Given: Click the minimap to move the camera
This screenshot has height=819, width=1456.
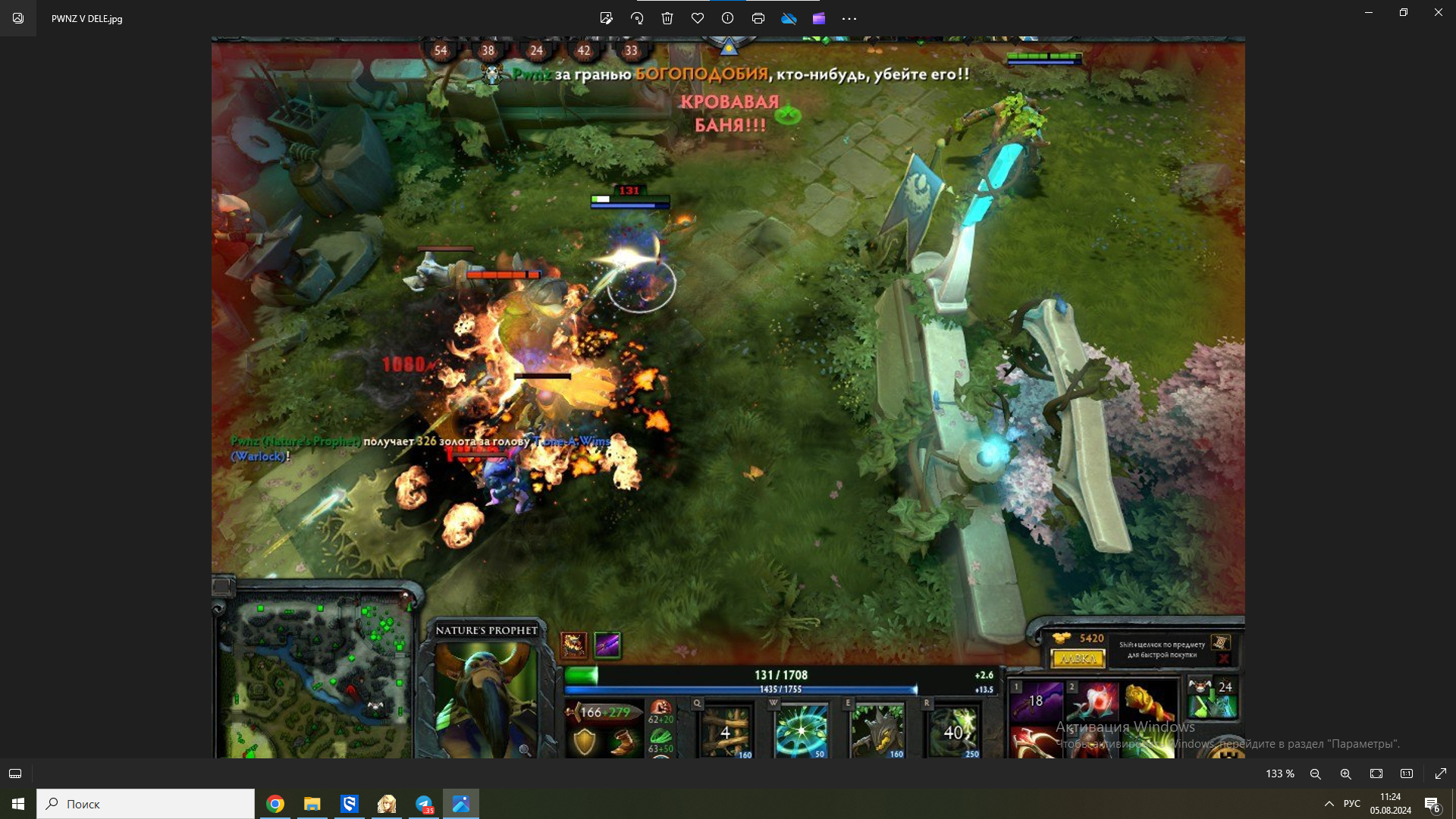Looking at the screenshot, I should pyautogui.click(x=315, y=675).
